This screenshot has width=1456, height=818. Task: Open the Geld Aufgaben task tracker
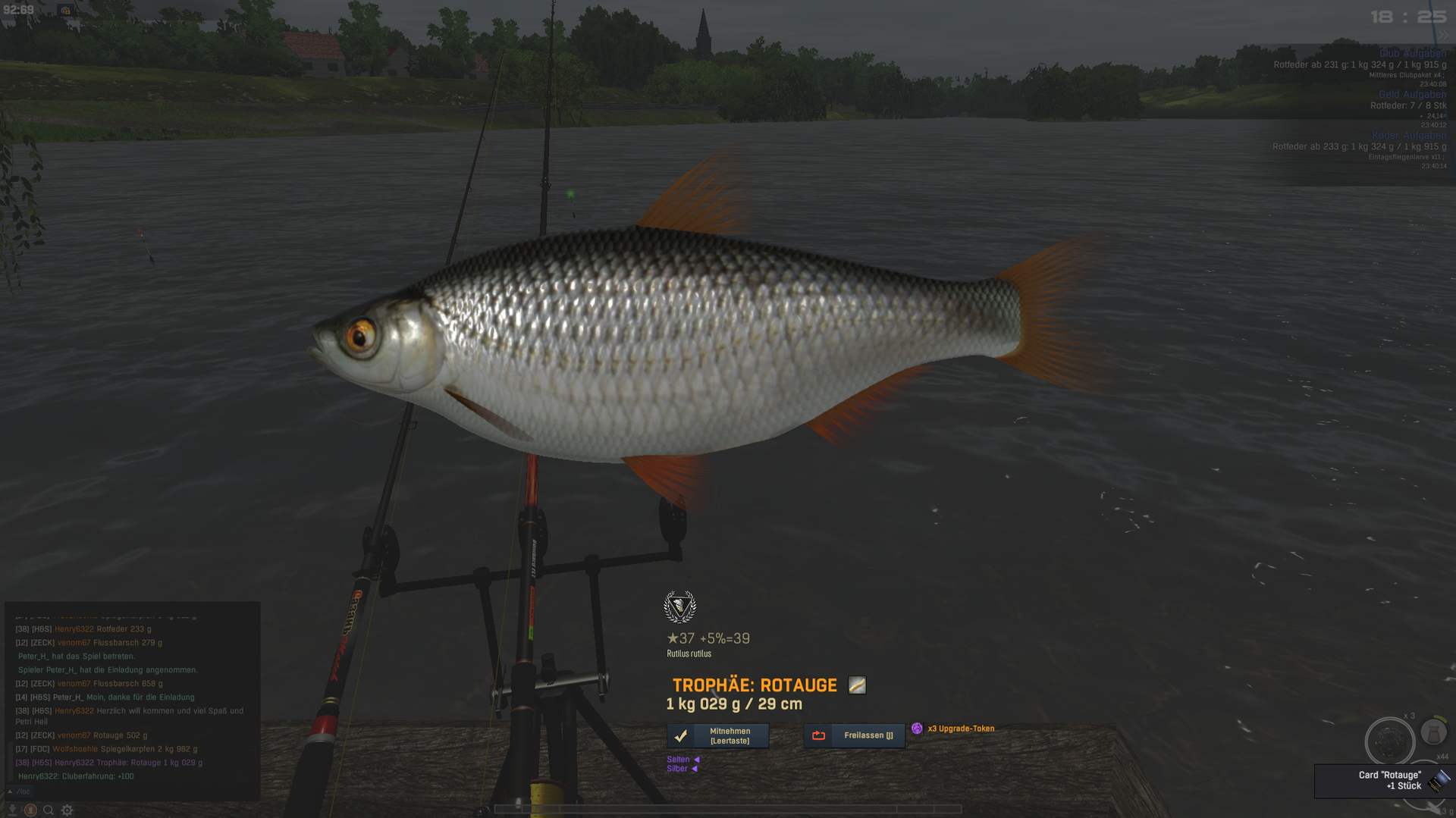pos(1412,95)
